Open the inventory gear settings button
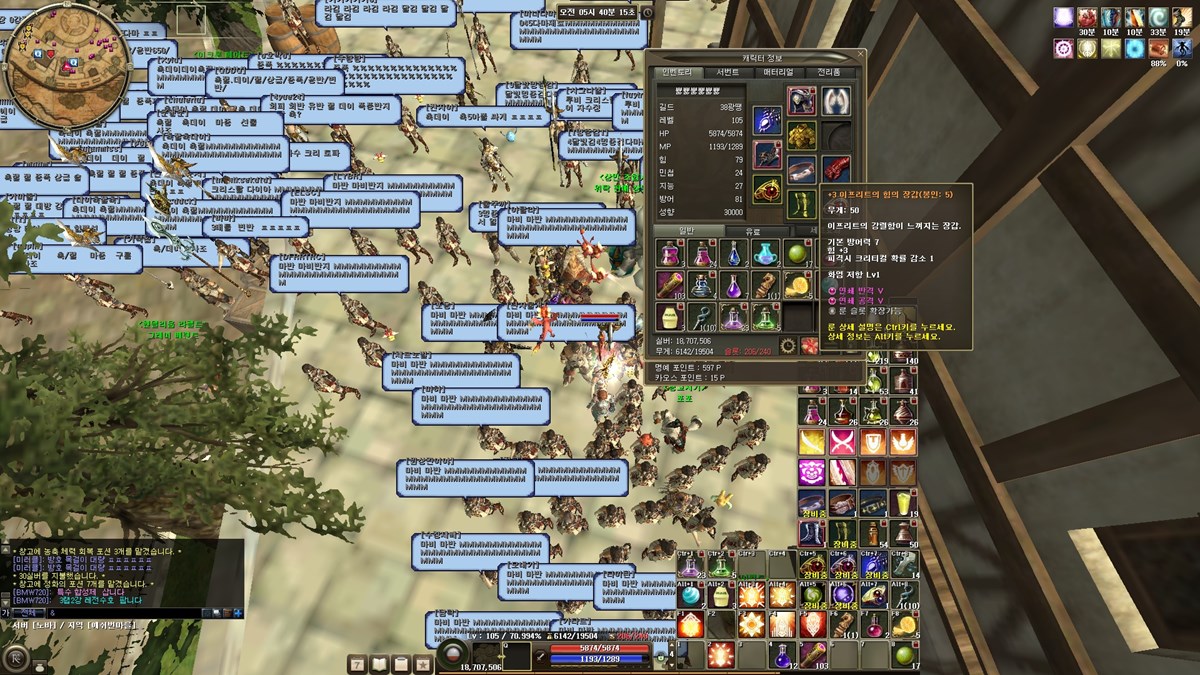This screenshot has height=675, width=1200. click(x=788, y=346)
